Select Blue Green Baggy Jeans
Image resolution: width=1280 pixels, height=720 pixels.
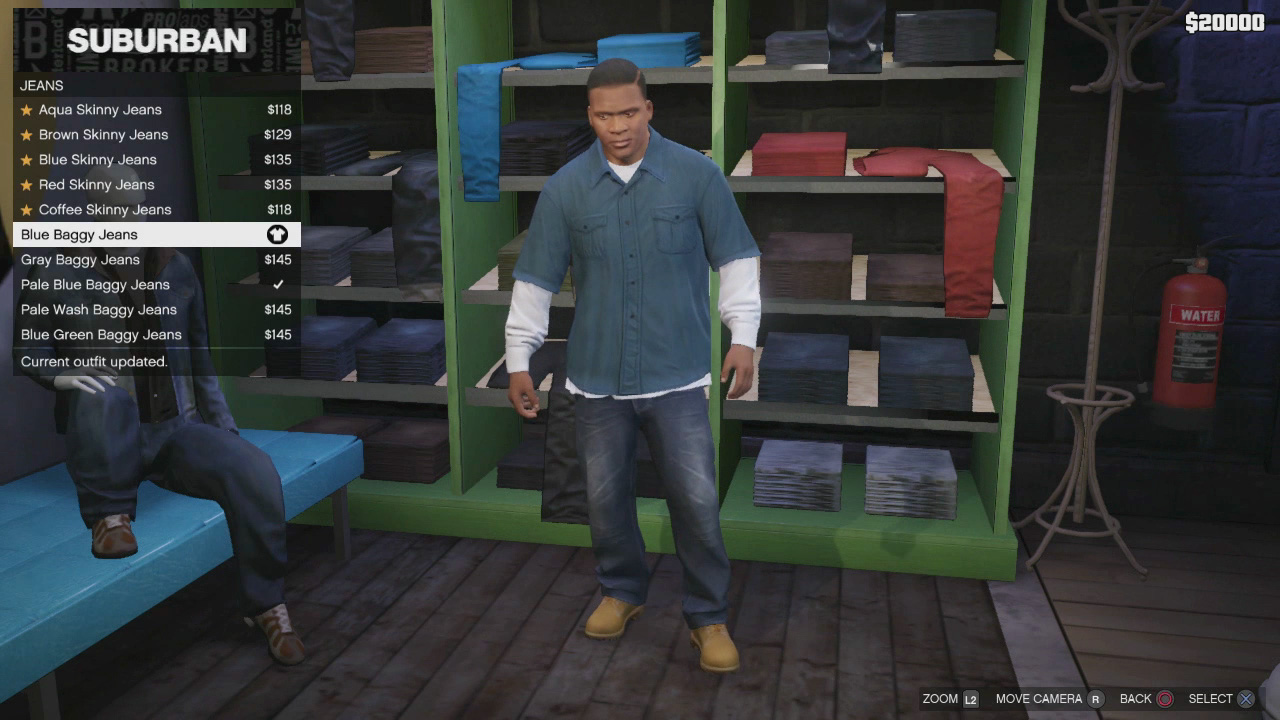coord(101,335)
